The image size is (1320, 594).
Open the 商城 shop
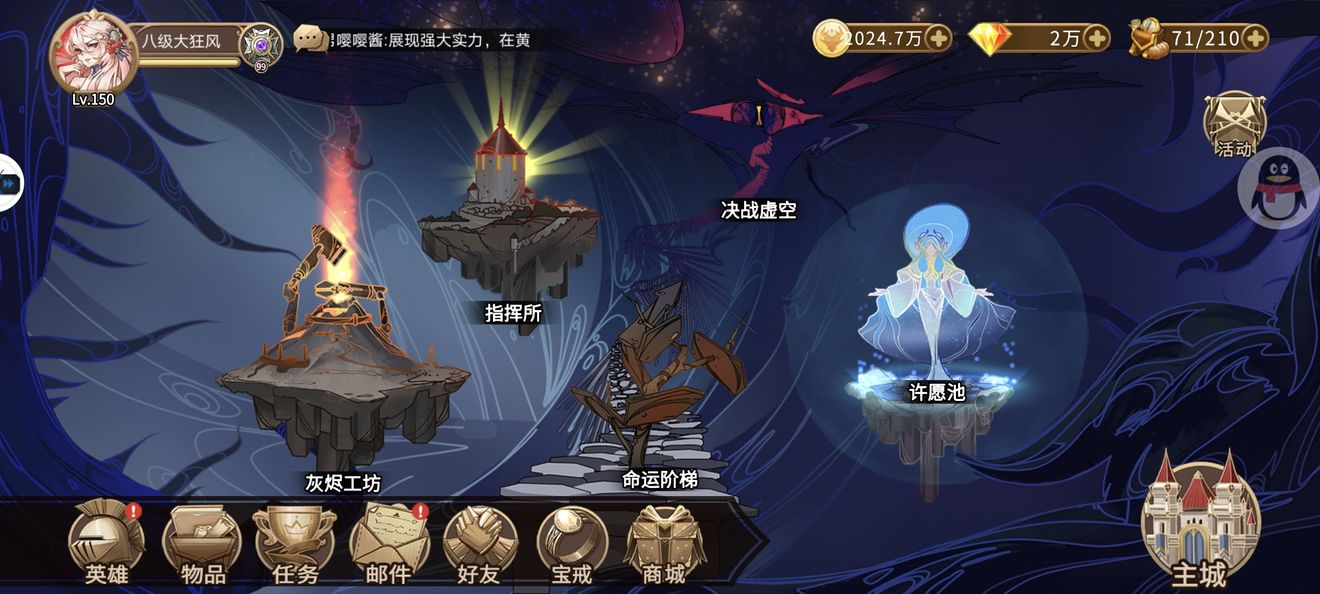click(663, 541)
